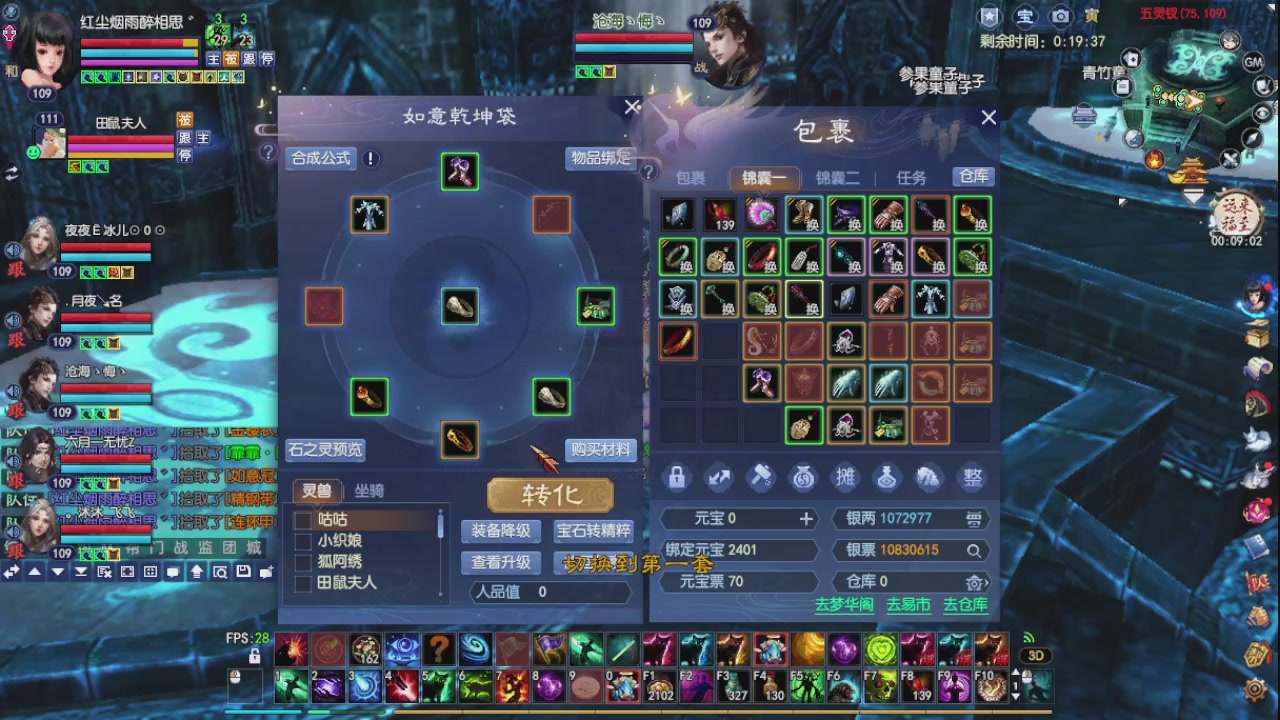Image resolution: width=1280 pixels, height=720 pixels.
Task: Click the 整 sort icon to tidy the bag
Action: (972, 477)
